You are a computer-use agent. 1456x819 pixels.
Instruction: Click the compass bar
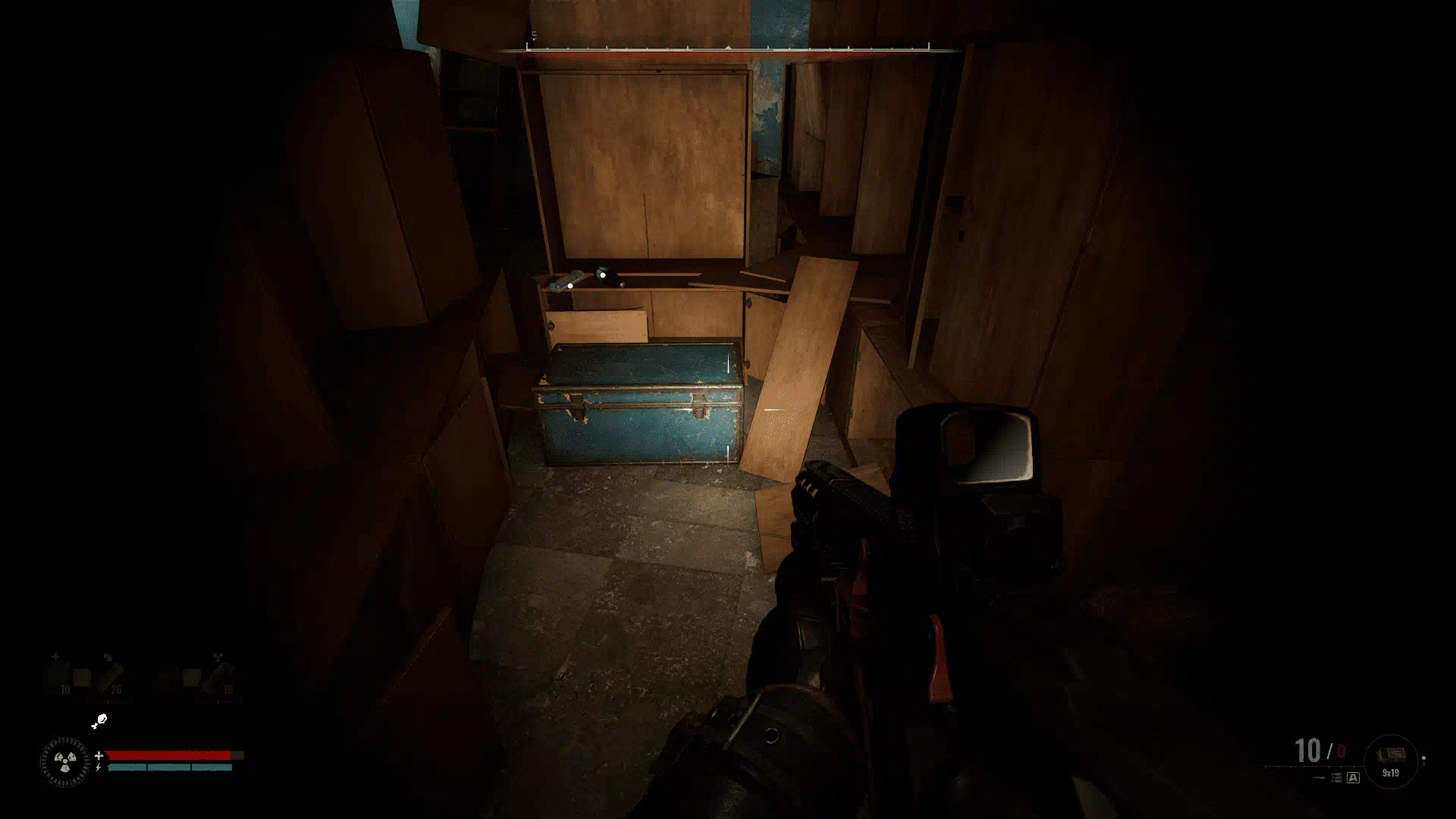point(728,49)
